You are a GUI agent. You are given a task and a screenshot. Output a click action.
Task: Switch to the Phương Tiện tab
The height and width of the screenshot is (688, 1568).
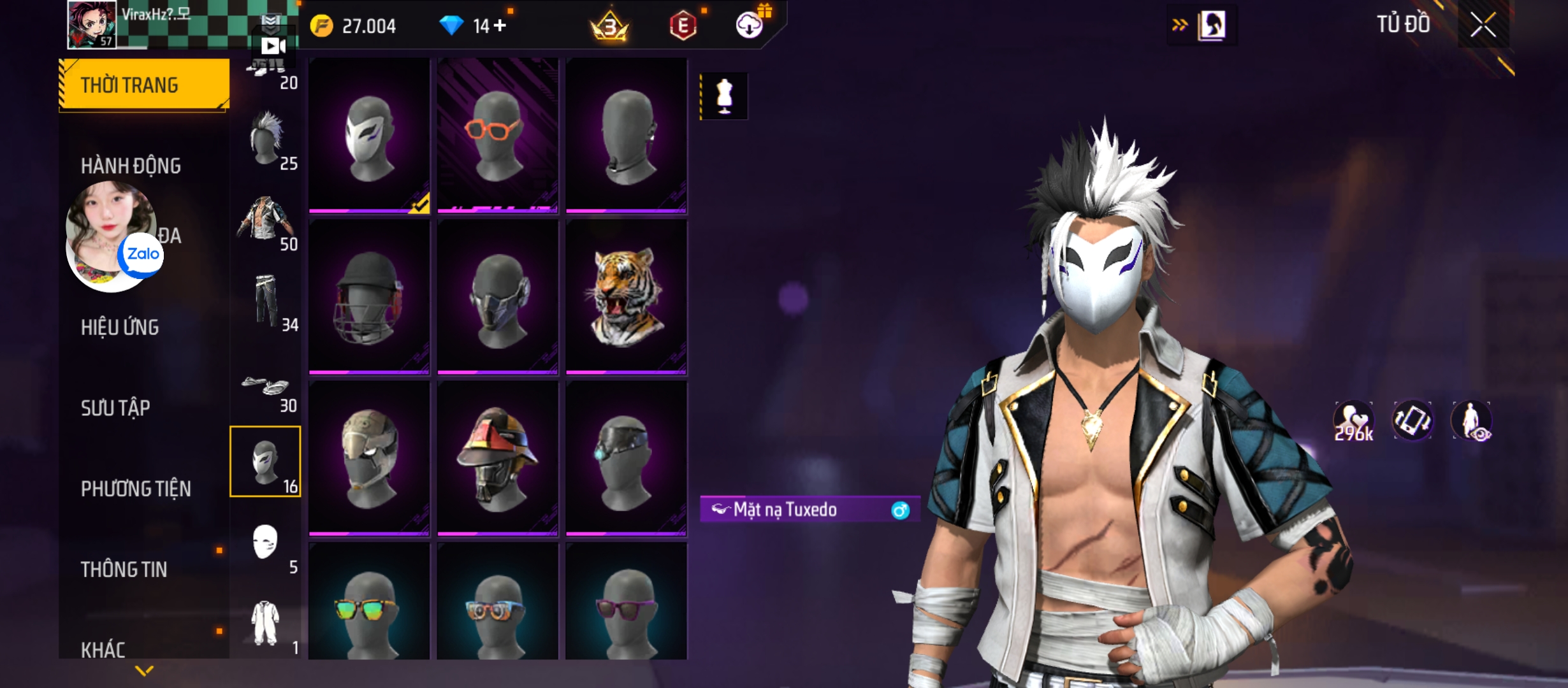pos(136,489)
